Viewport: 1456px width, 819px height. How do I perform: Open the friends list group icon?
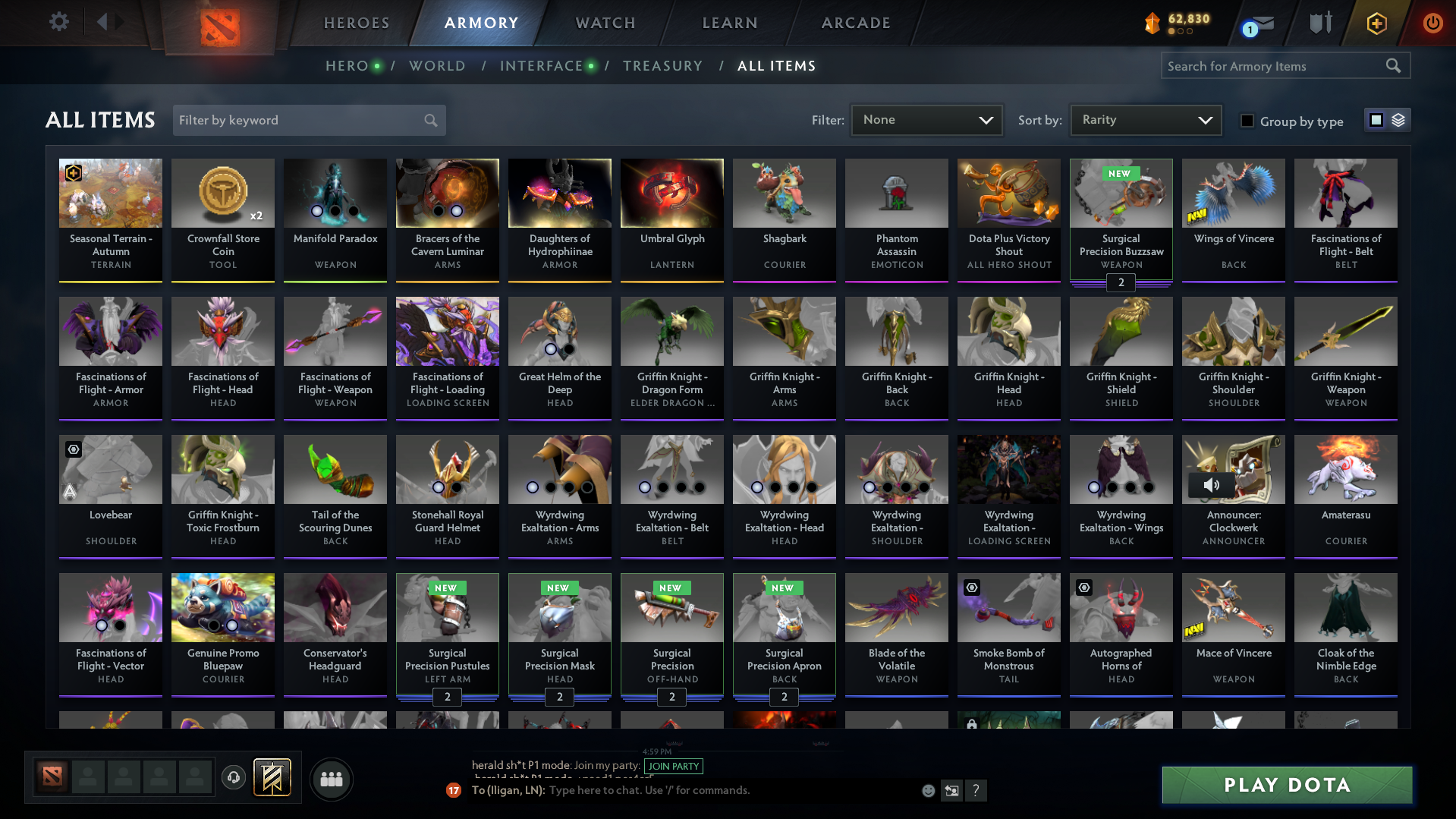click(x=331, y=779)
